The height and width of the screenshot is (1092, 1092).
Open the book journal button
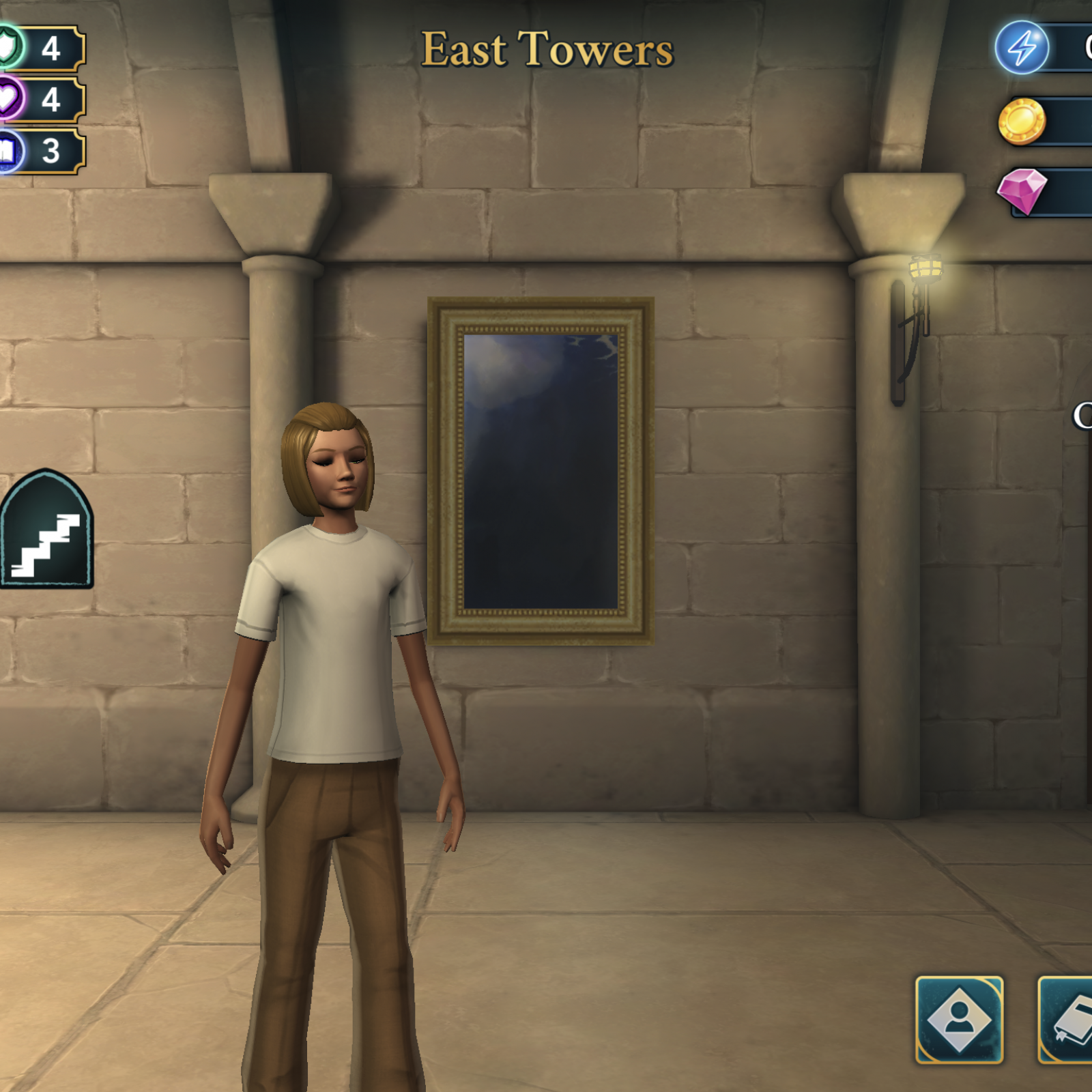pyautogui.click(x=1068, y=1020)
